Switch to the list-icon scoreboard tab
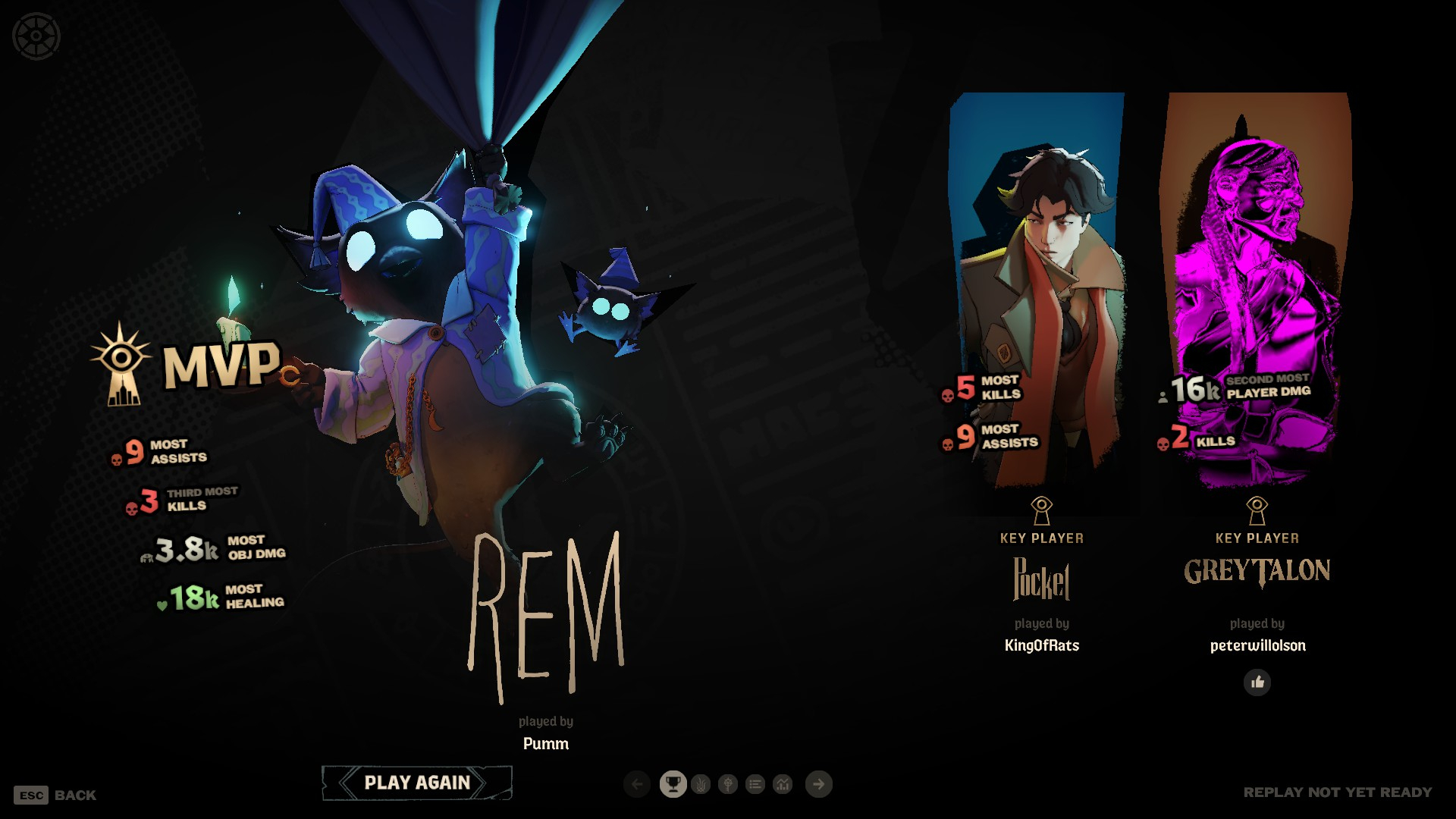 [x=755, y=784]
